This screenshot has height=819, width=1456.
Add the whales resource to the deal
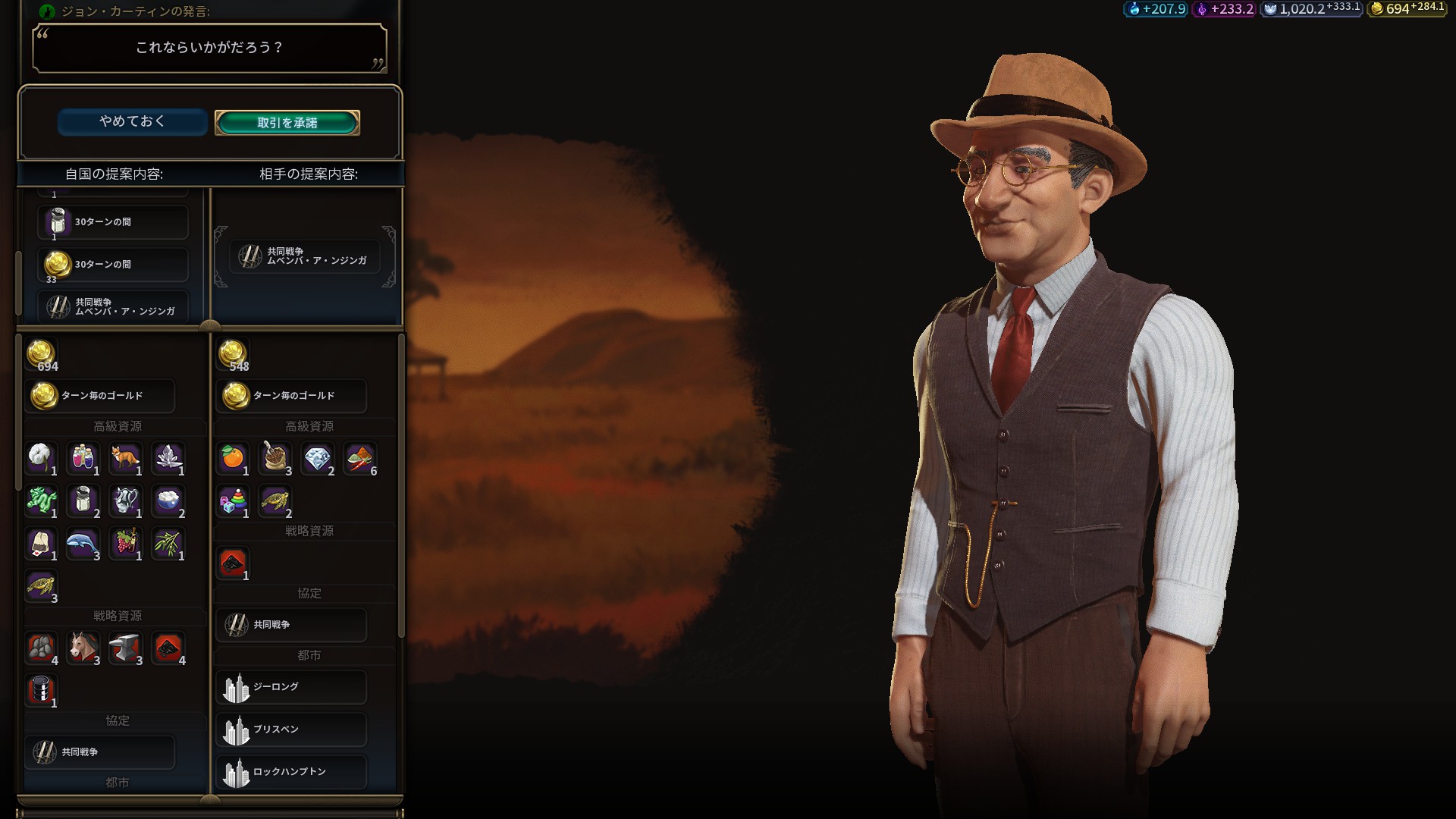(83, 543)
